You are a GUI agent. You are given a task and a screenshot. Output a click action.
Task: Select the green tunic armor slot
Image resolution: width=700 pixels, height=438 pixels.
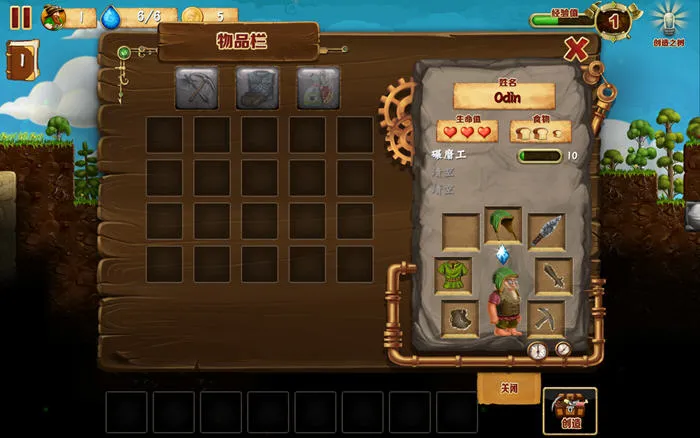click(453, 275)
